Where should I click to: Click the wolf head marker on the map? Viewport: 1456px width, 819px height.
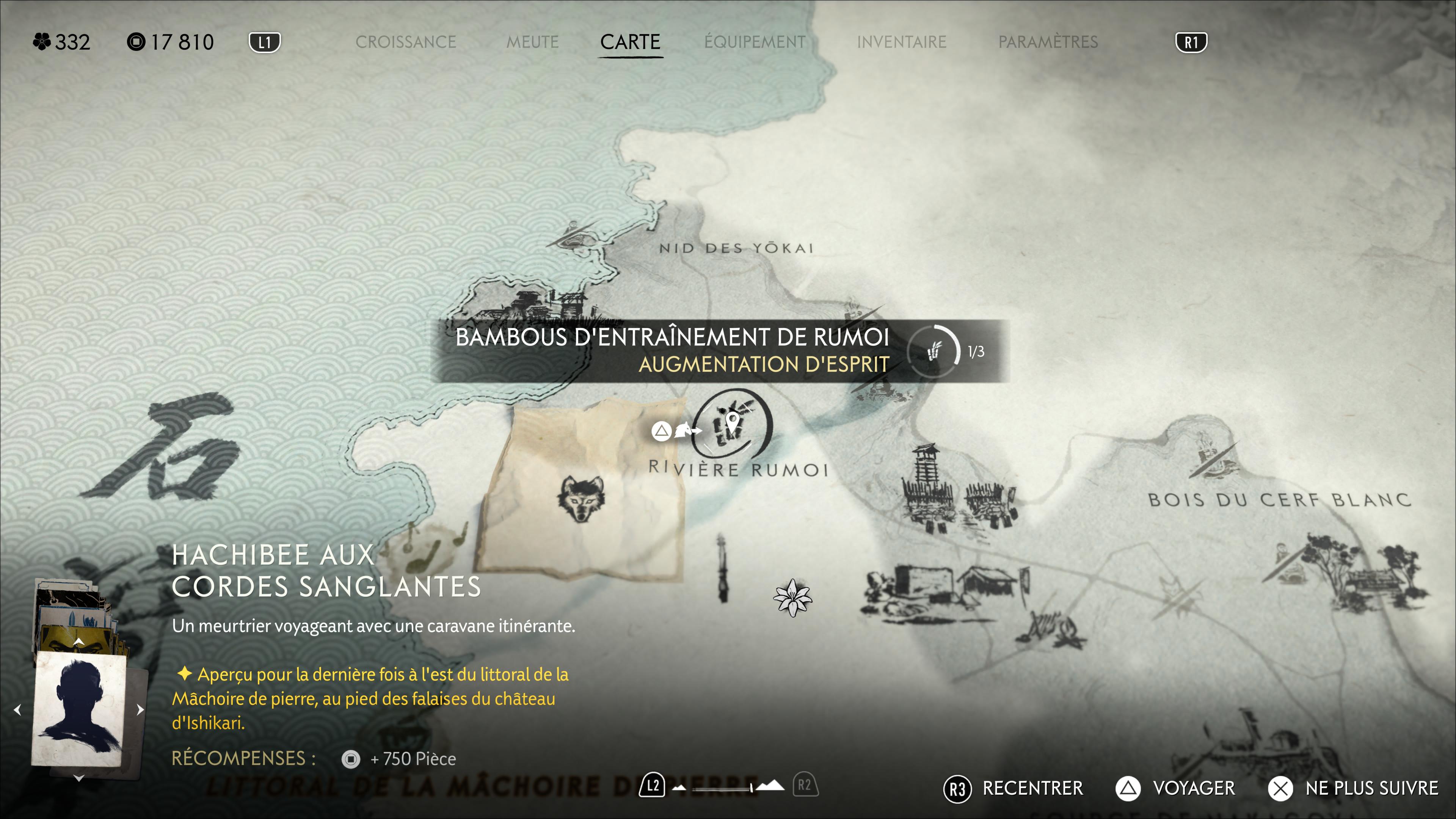[581, 497]
